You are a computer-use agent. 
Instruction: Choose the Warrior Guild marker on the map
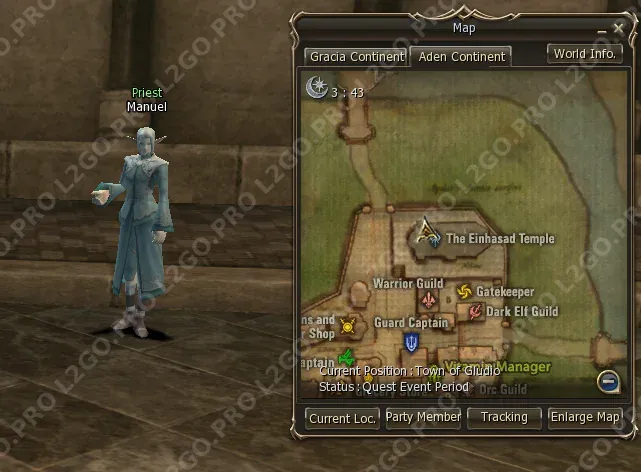click(x=430, y=300)
